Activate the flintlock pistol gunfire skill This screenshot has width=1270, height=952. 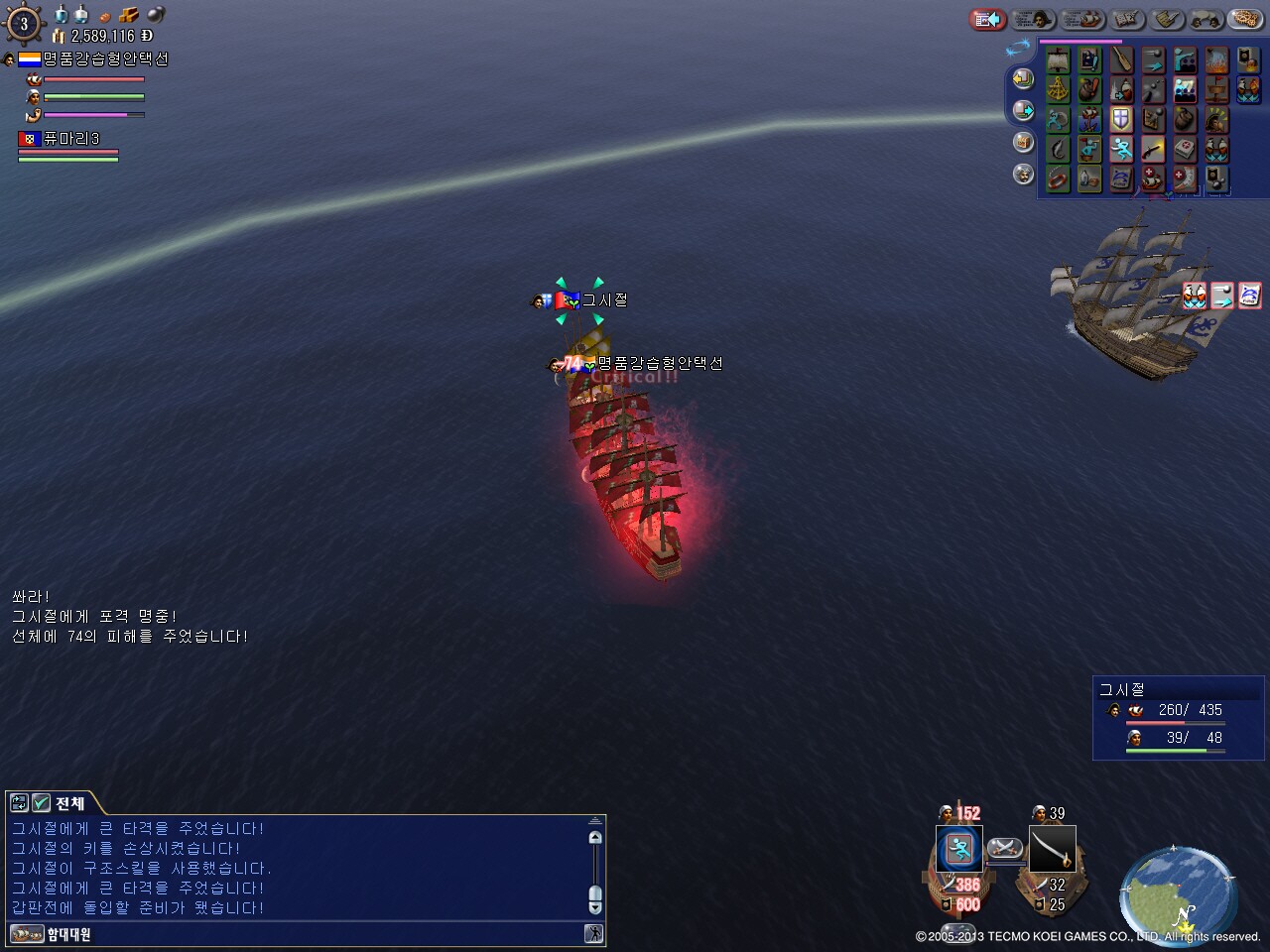(1153, 150)
